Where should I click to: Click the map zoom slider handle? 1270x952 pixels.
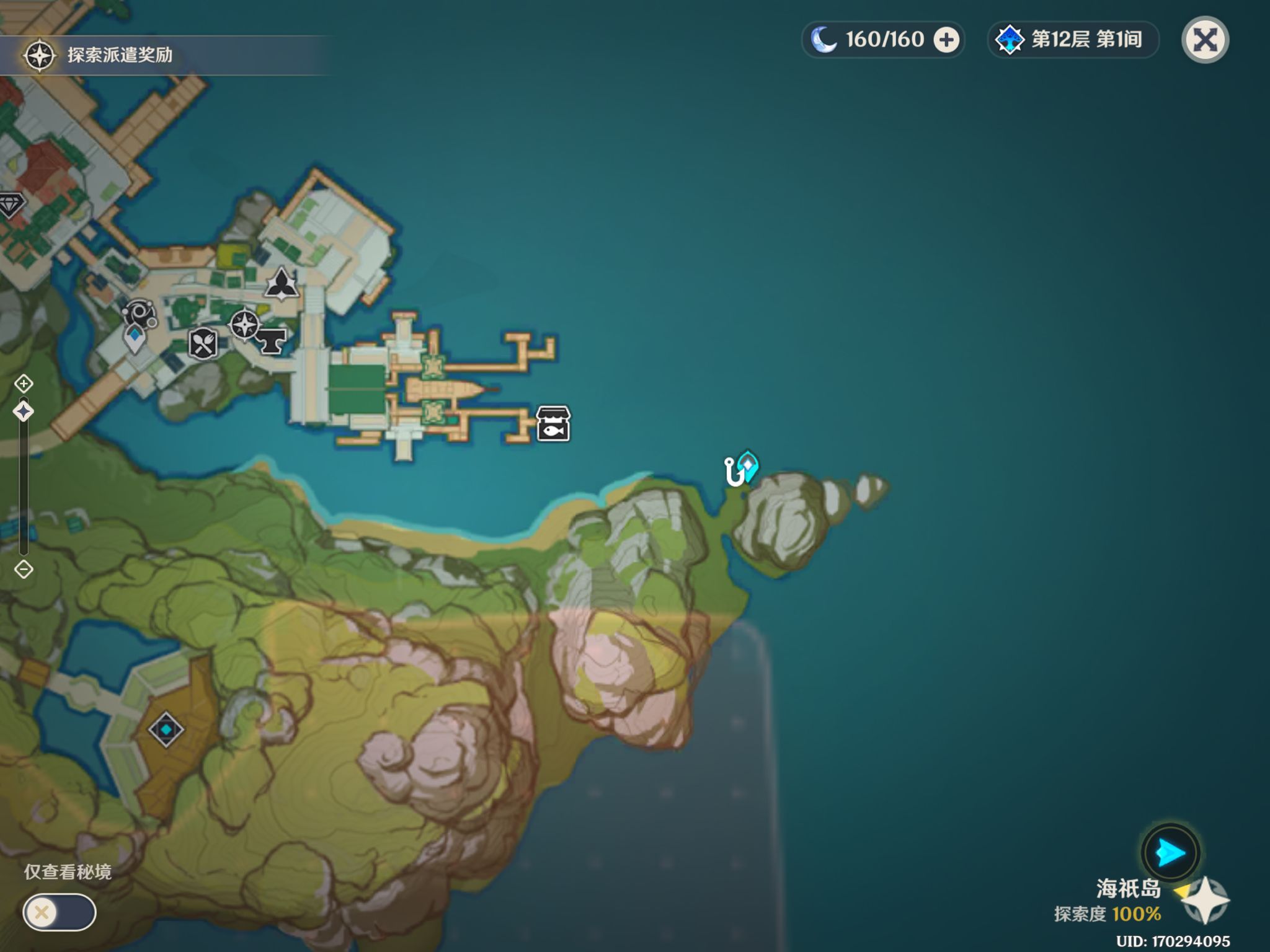24,411
